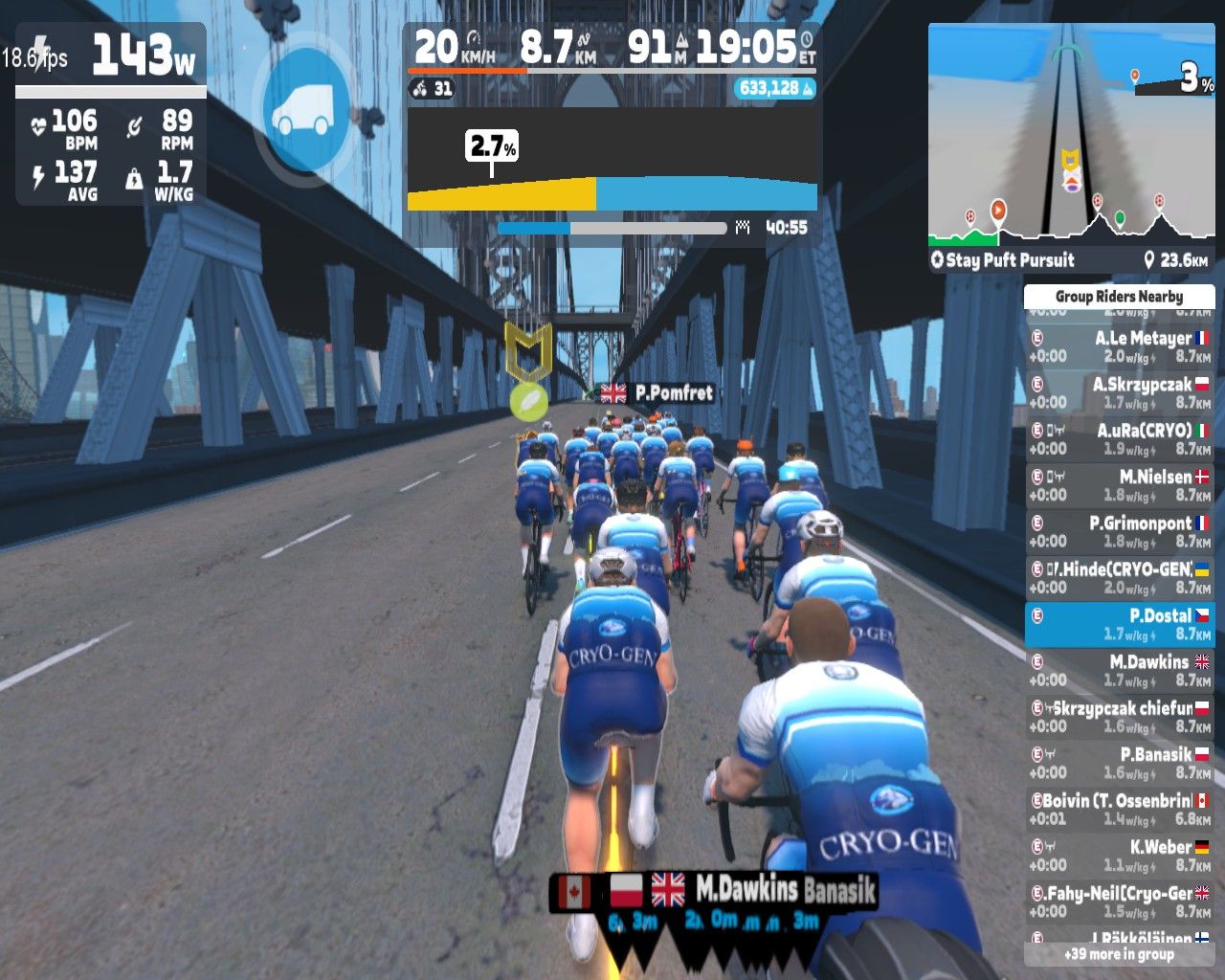Image resolution: width=1225 pixels, height=980 pixels.
Task: Choose M.Dawkins from the rider list
Action: 1119,671
